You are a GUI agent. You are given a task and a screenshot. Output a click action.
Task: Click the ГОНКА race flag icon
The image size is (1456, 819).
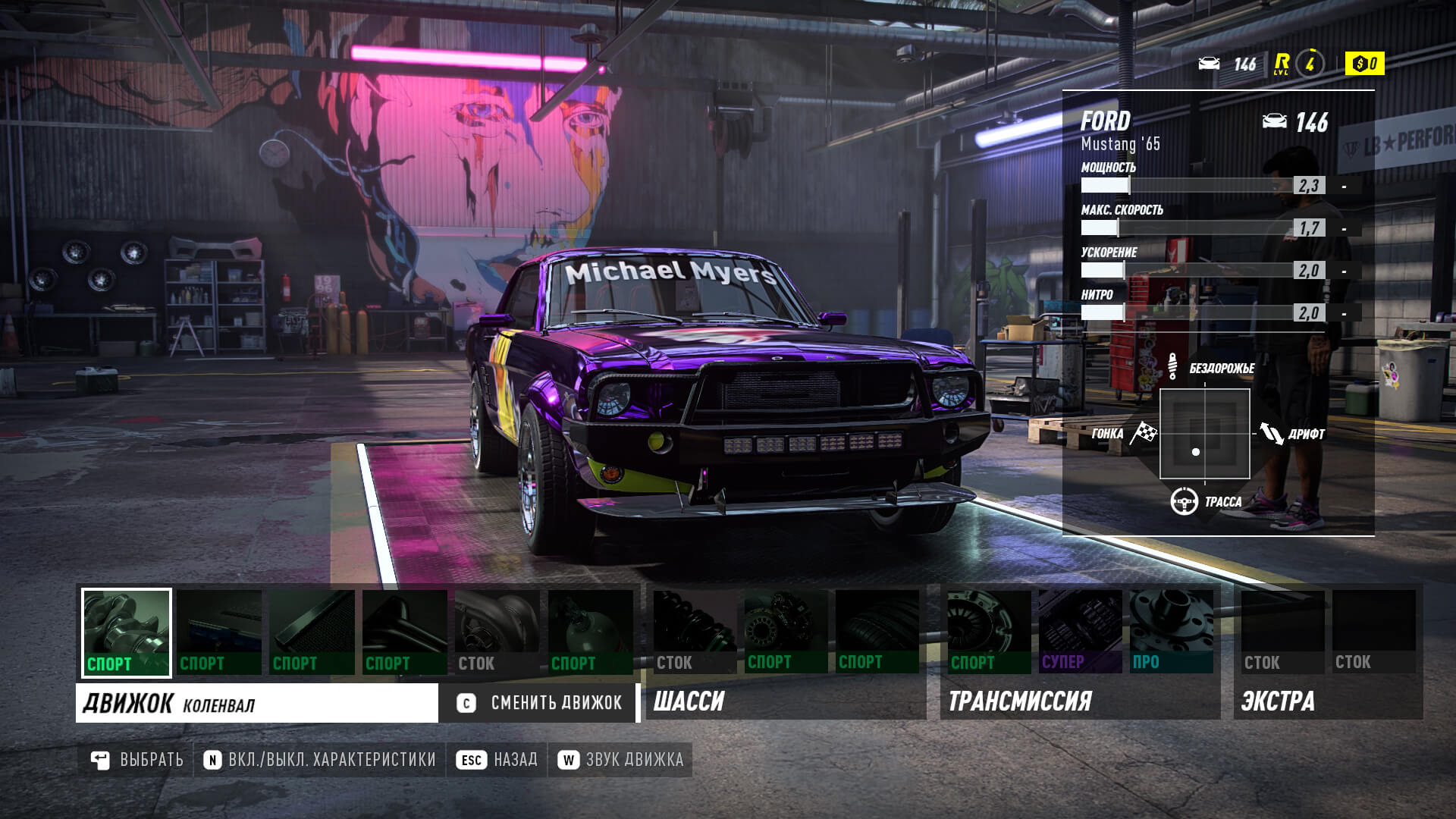[x=1144, y=432]
